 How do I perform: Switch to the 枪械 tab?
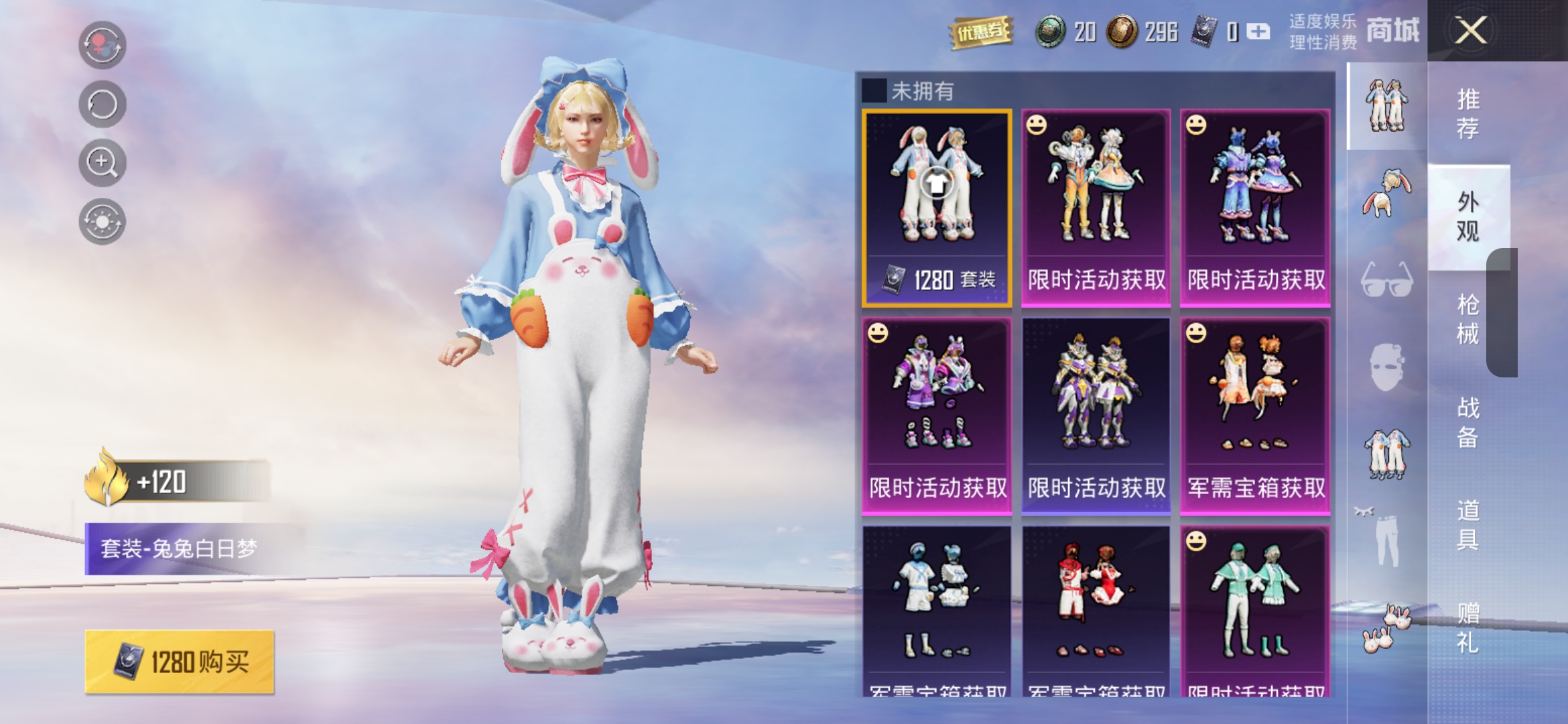click(x=1467, y=318)
